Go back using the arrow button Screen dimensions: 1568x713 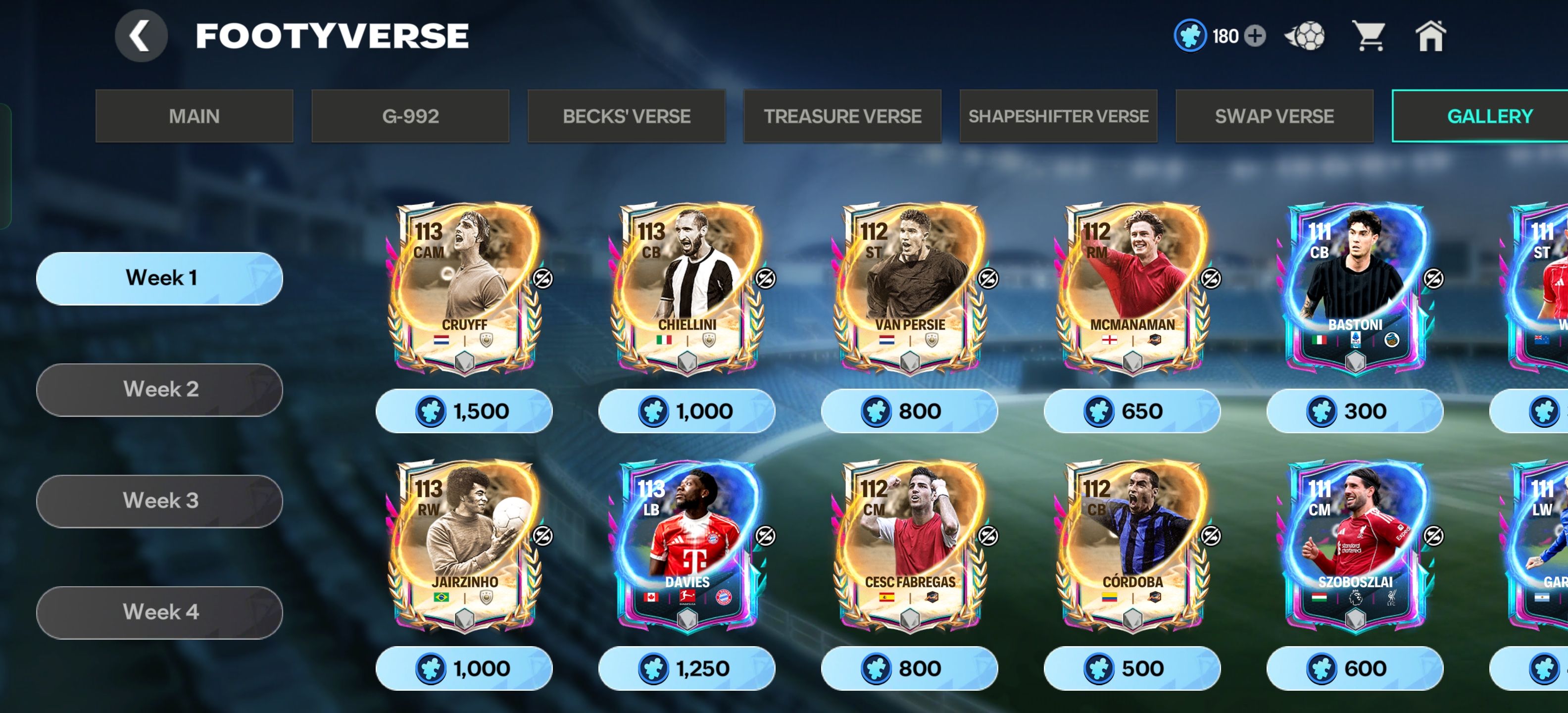pyautogui.click(x=141, y=36)
